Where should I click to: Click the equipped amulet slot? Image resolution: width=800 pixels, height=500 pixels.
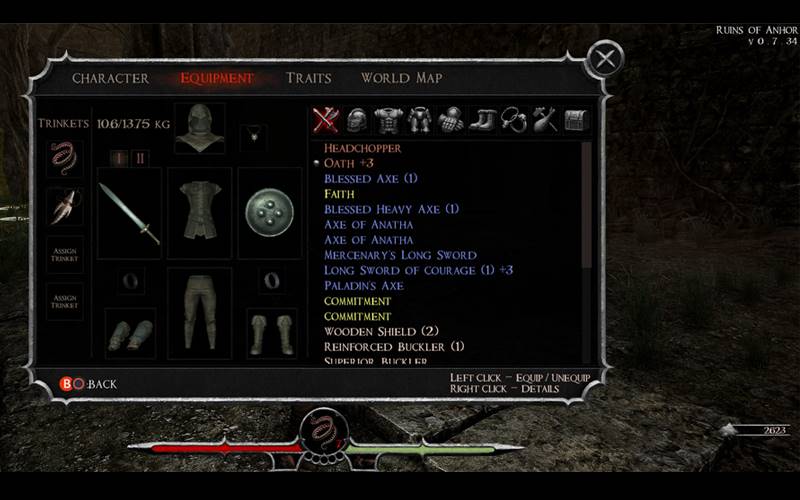(x=256, y=132)
